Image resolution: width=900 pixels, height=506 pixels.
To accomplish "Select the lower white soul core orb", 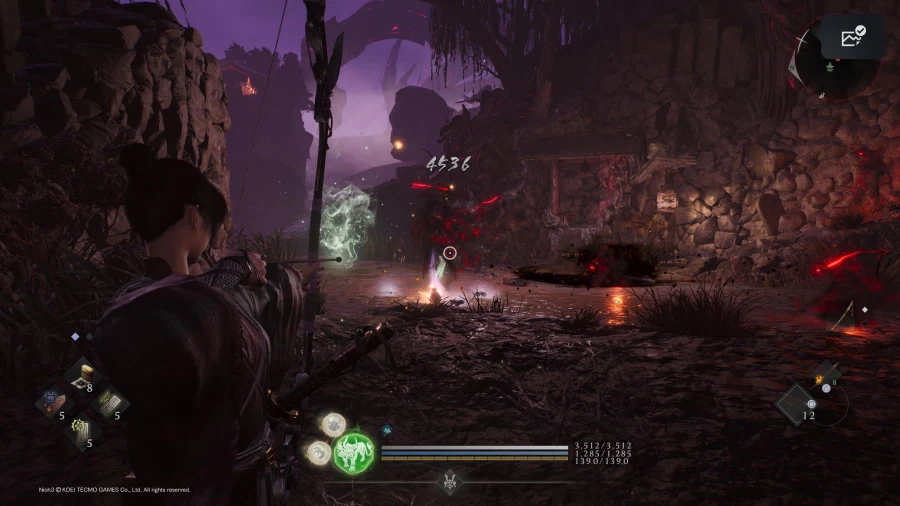I will tap(320, 452).
